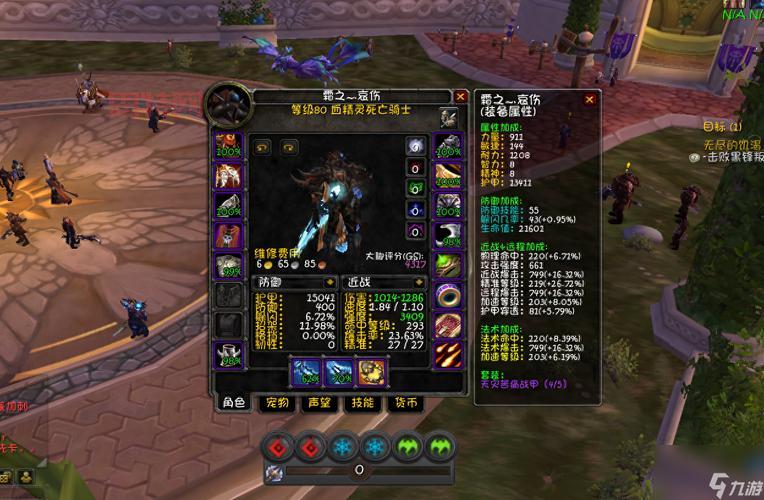This screenshot has height=500, width=764.
Task: Open the quest objective tracker header 目标 (1)
Action: coord(722,127)
